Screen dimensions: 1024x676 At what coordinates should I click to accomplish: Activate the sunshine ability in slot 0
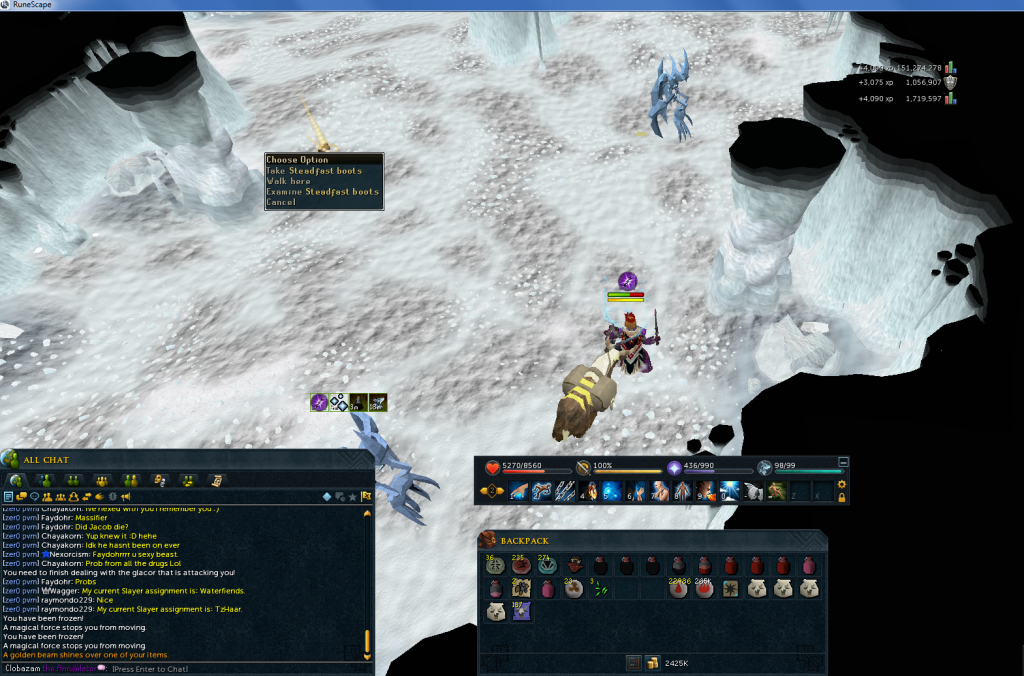(728, 491)
